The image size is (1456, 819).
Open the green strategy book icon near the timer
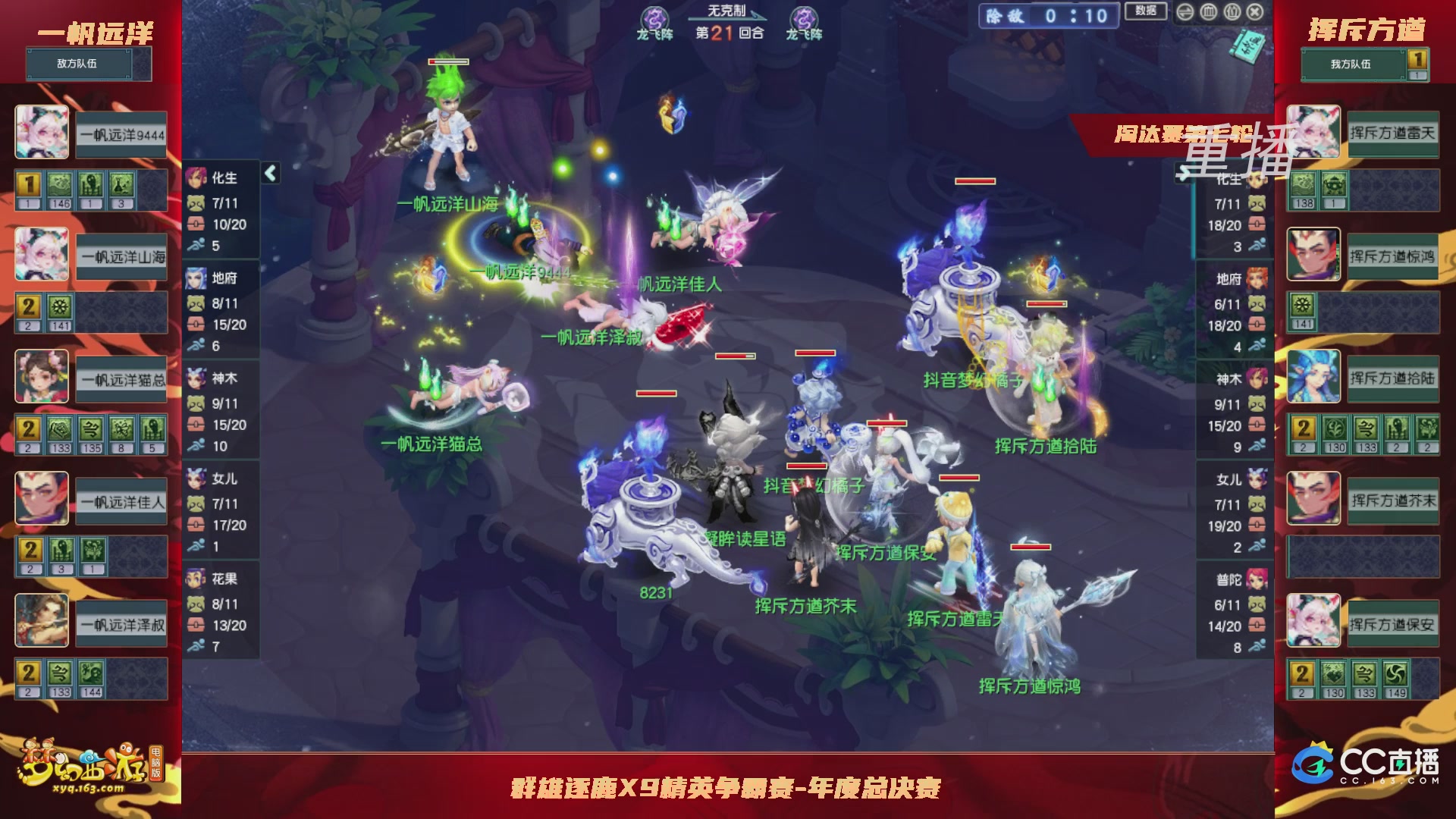point(1251,45)
